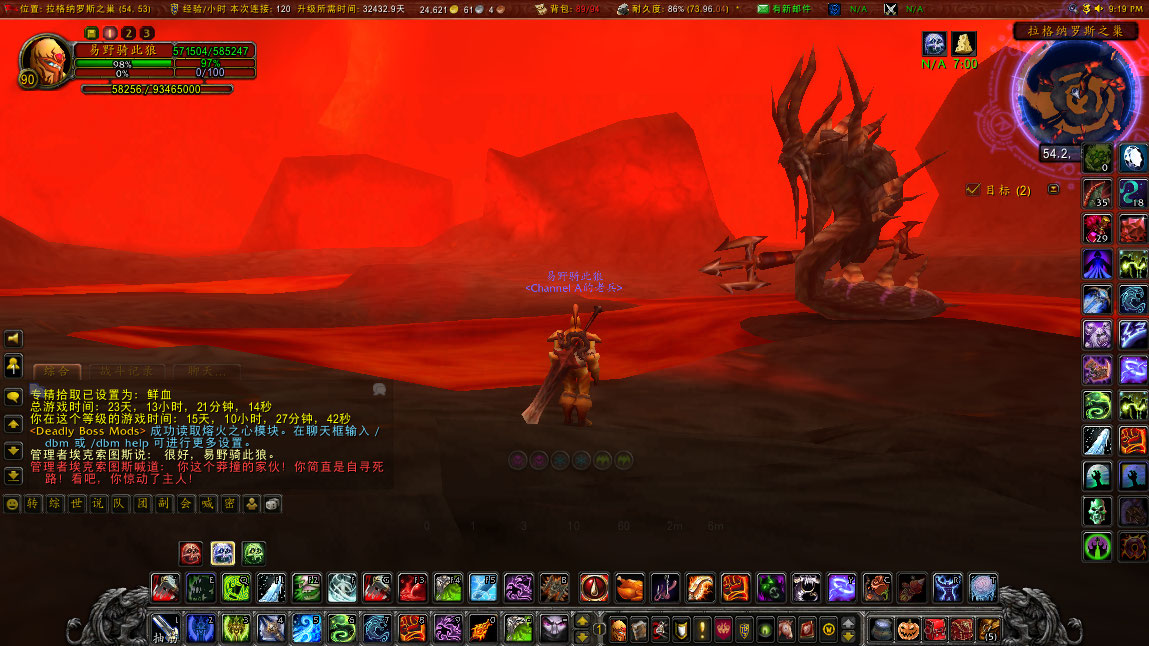Click the jack-o'-lantern pumpkin bag slot
This screenshot has width=1149, height=646.
pos(908,629)
